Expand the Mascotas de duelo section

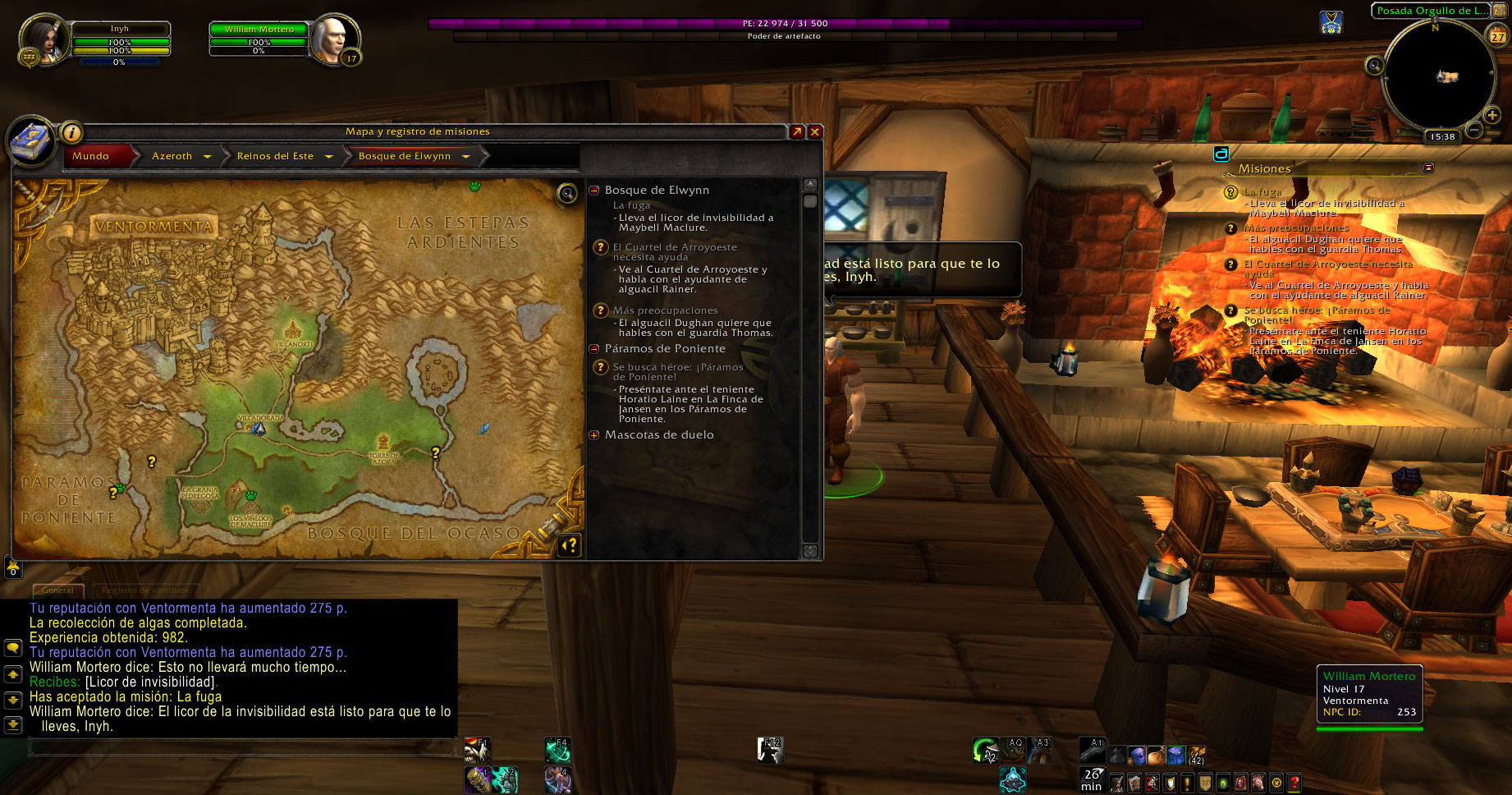594,434
